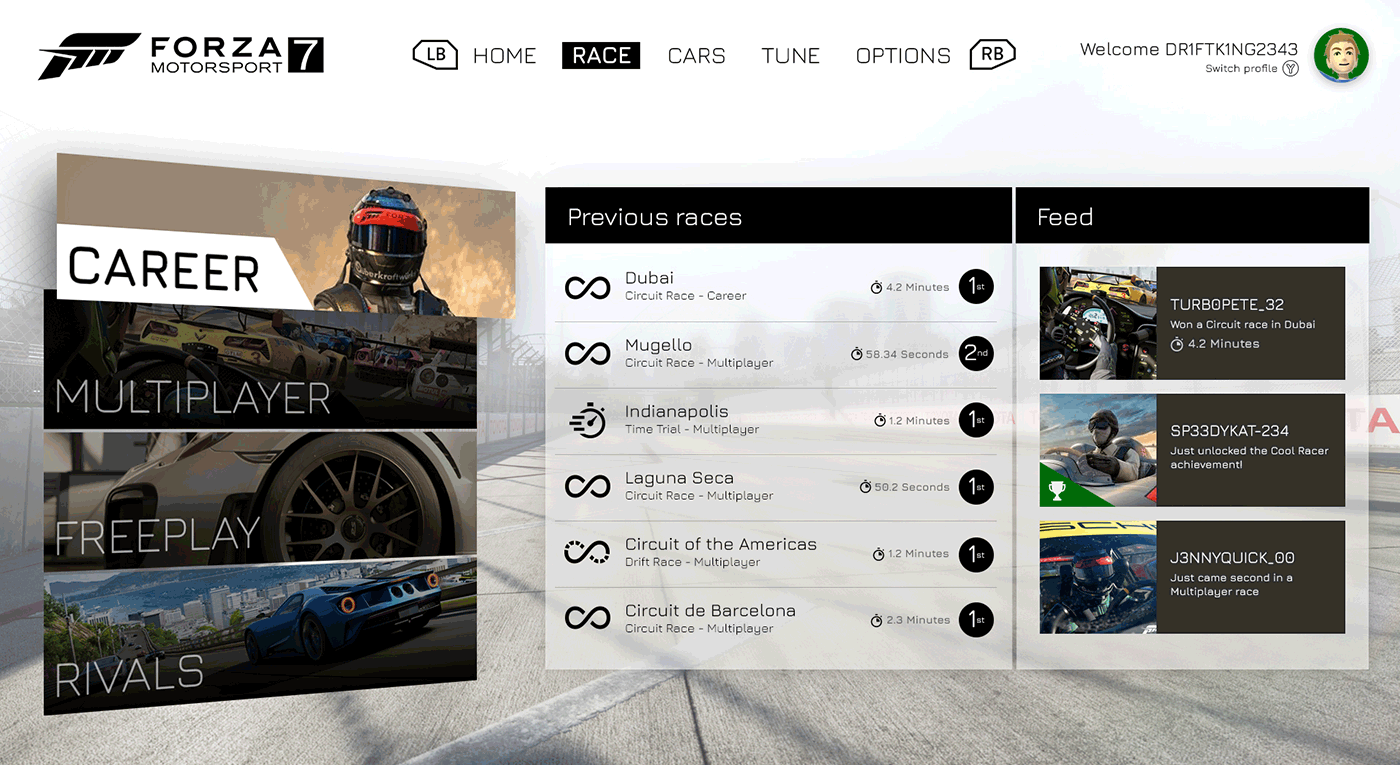Select the Dubai previous race row

pos(775,287)
